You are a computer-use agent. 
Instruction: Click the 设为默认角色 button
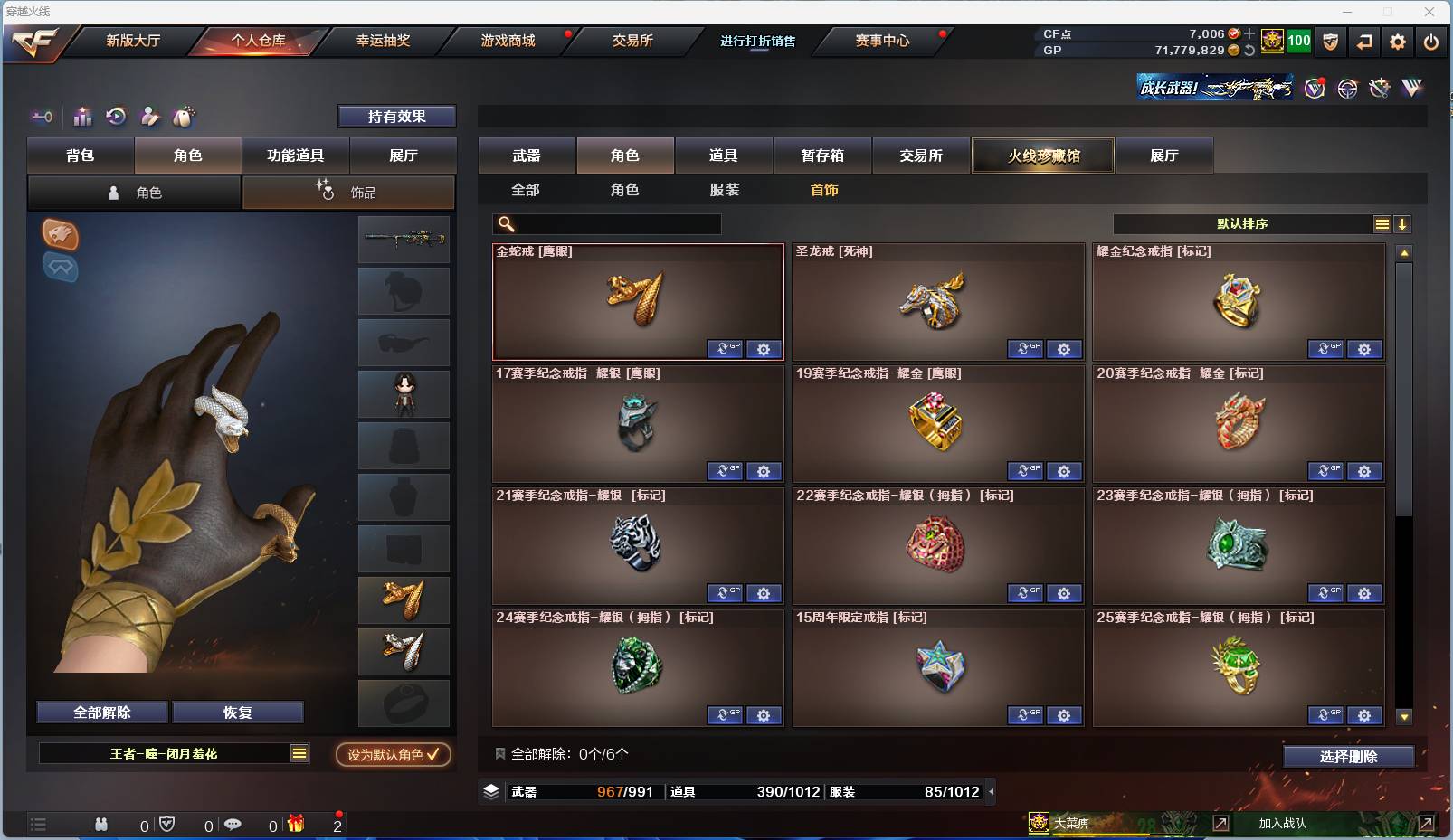[x=393, y=756]
